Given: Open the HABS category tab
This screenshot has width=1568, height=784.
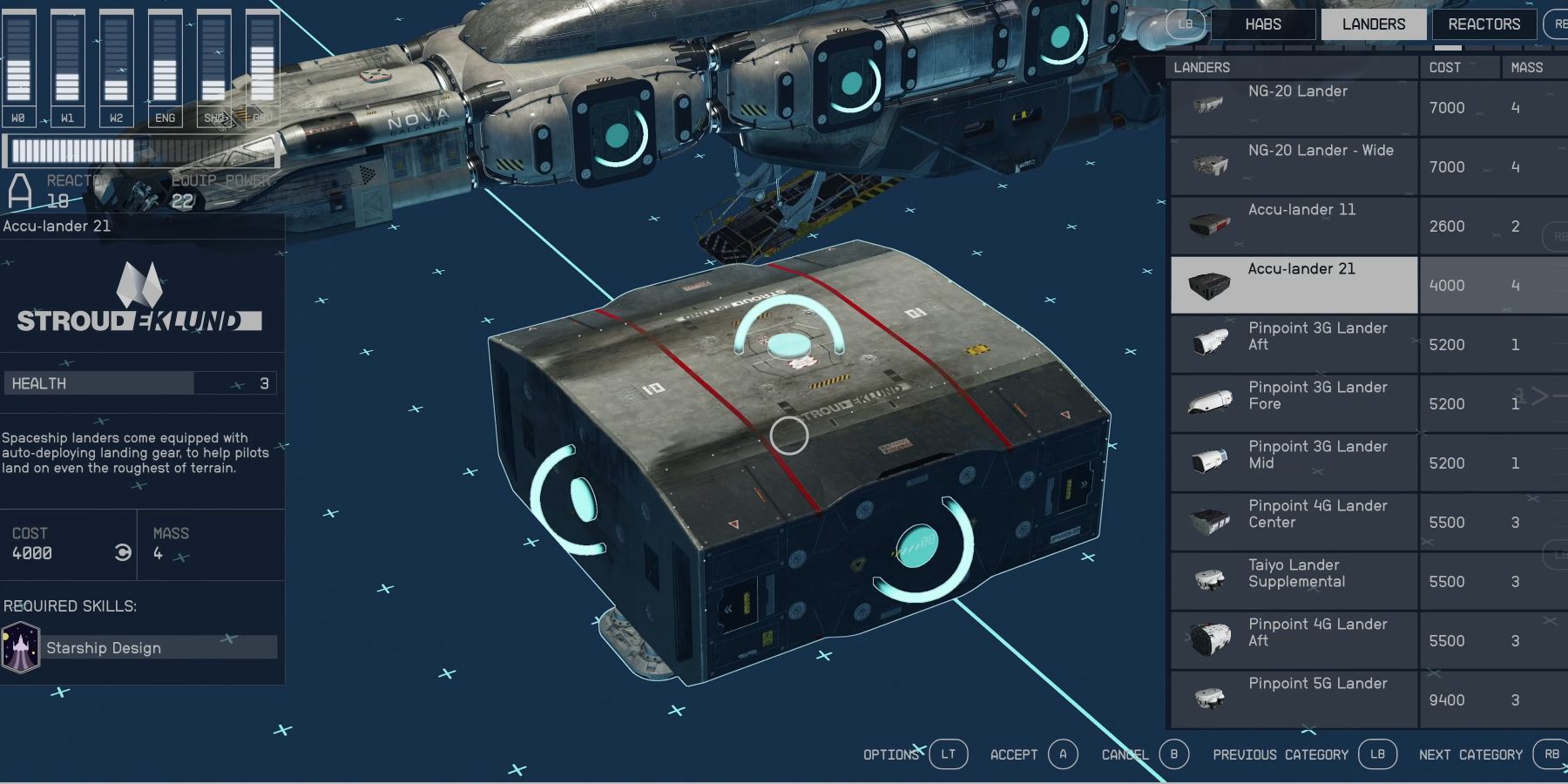Looking at the screenshot, I should pos(1262,24).
